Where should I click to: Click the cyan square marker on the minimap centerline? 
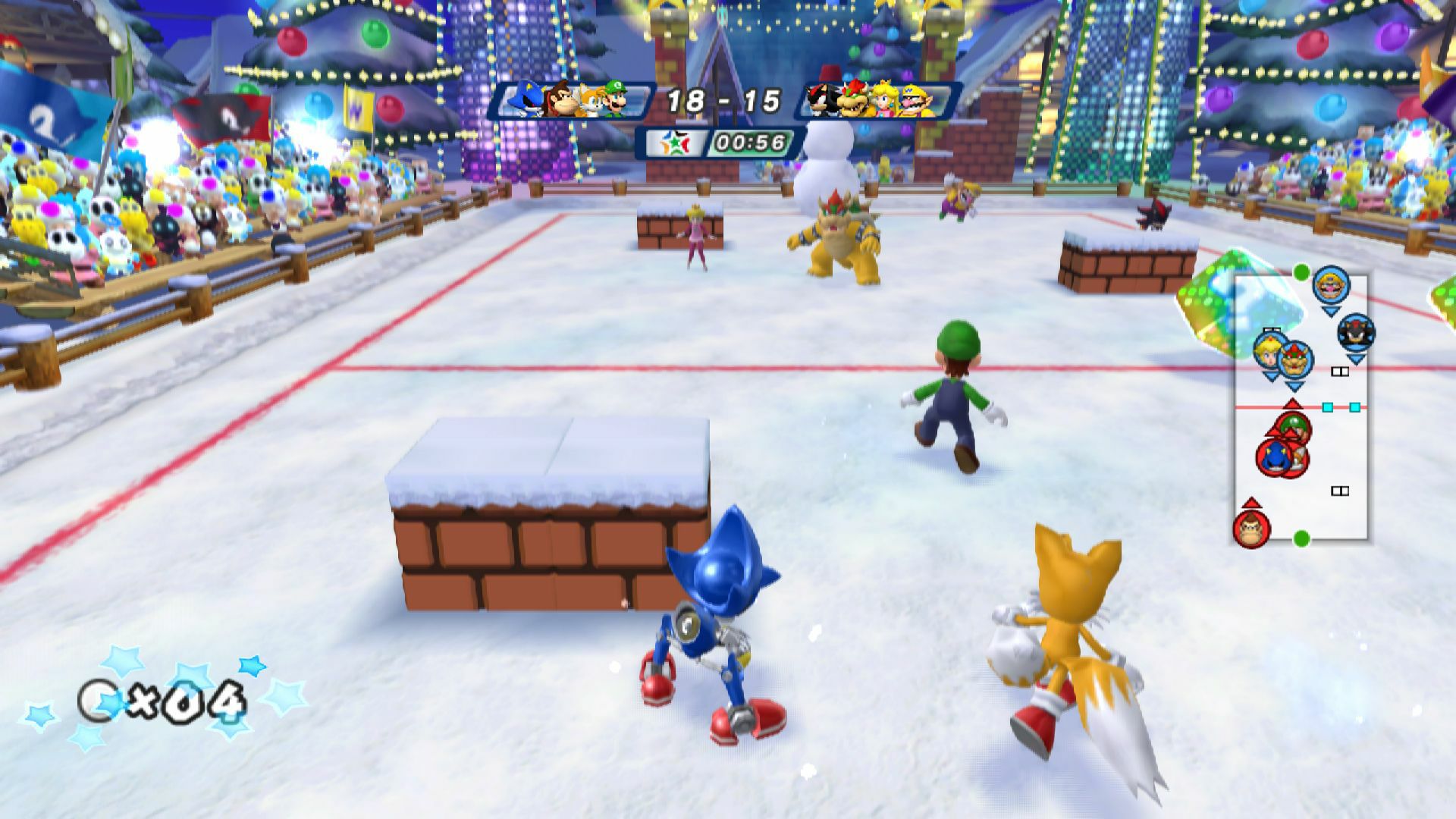[x=1329, y=408]
